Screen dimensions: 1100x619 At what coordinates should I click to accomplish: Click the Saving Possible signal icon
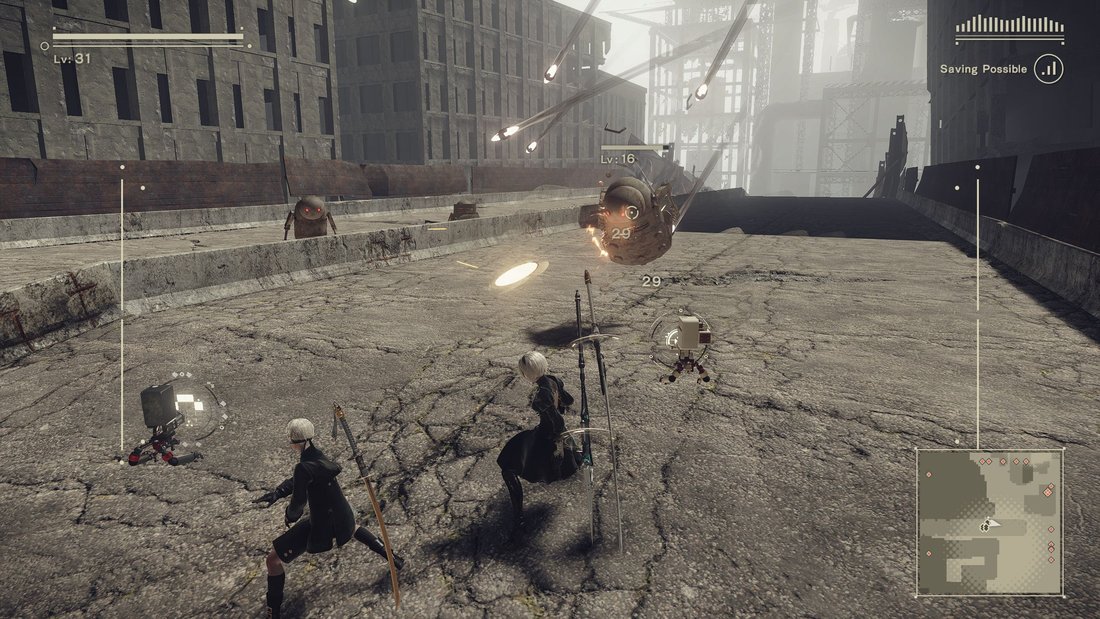coord(1049,69)
